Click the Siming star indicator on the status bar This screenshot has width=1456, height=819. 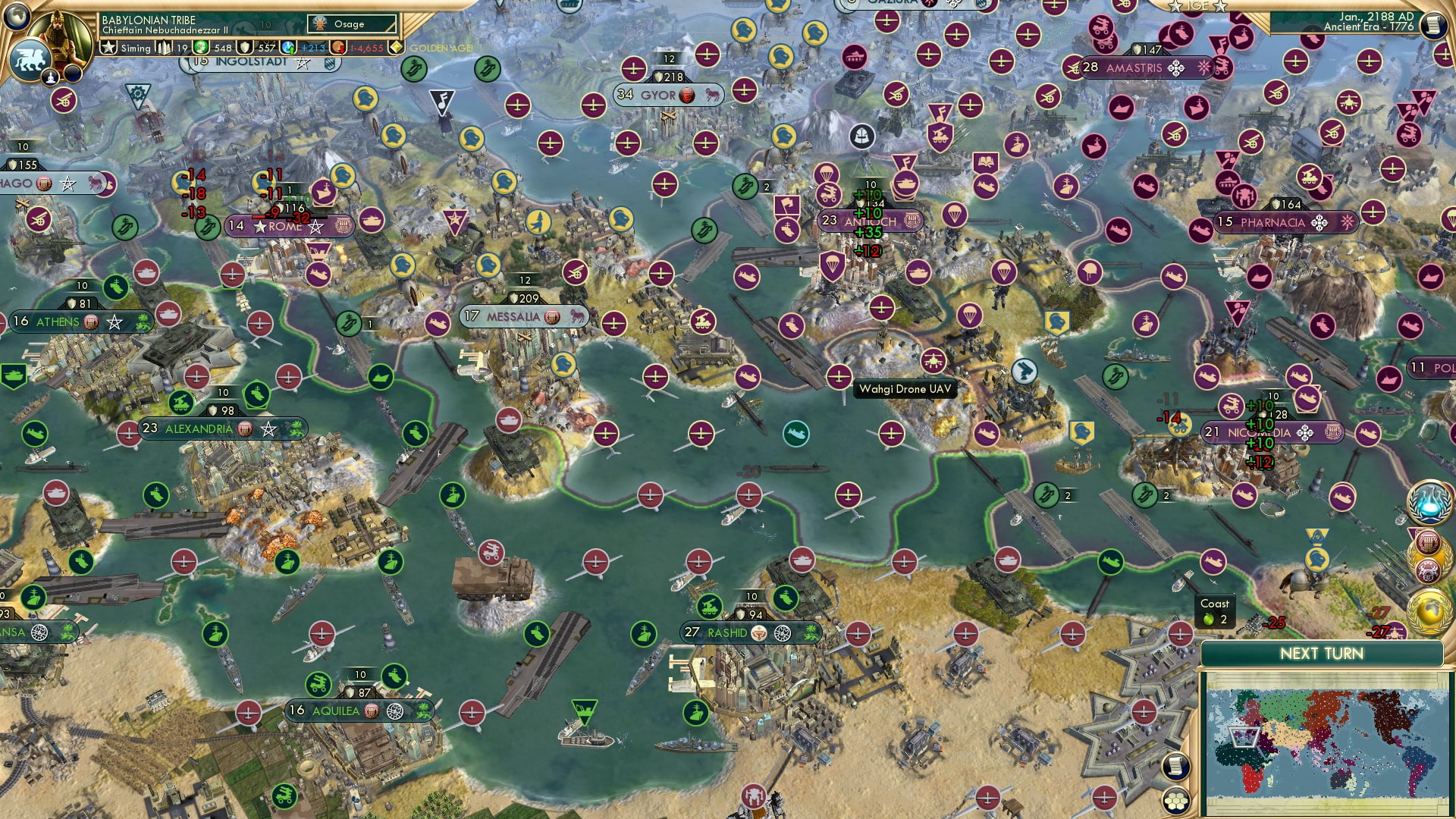point(109,47)
